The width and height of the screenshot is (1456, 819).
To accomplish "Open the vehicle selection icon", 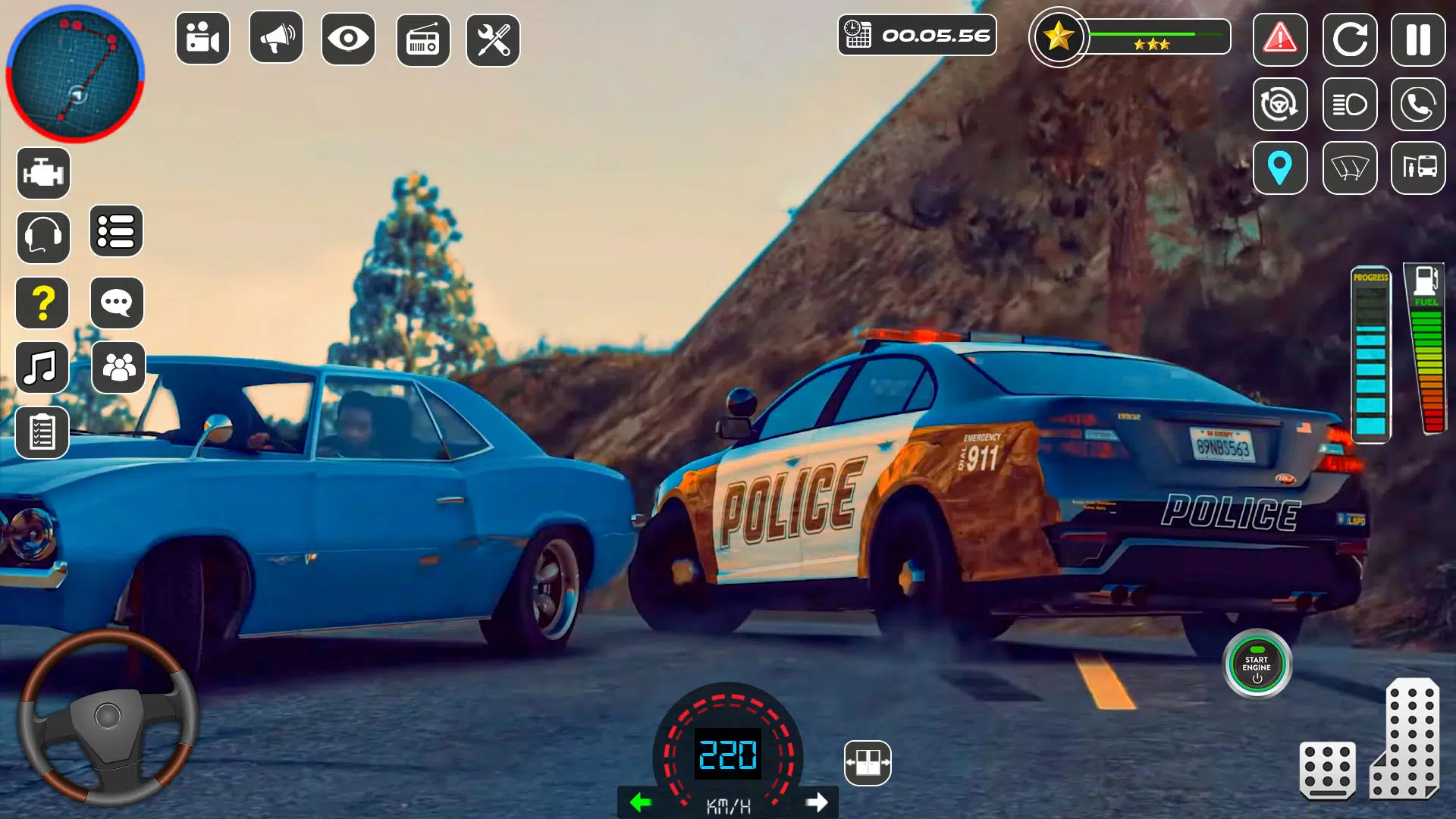I will click(x=1417, y=168).
